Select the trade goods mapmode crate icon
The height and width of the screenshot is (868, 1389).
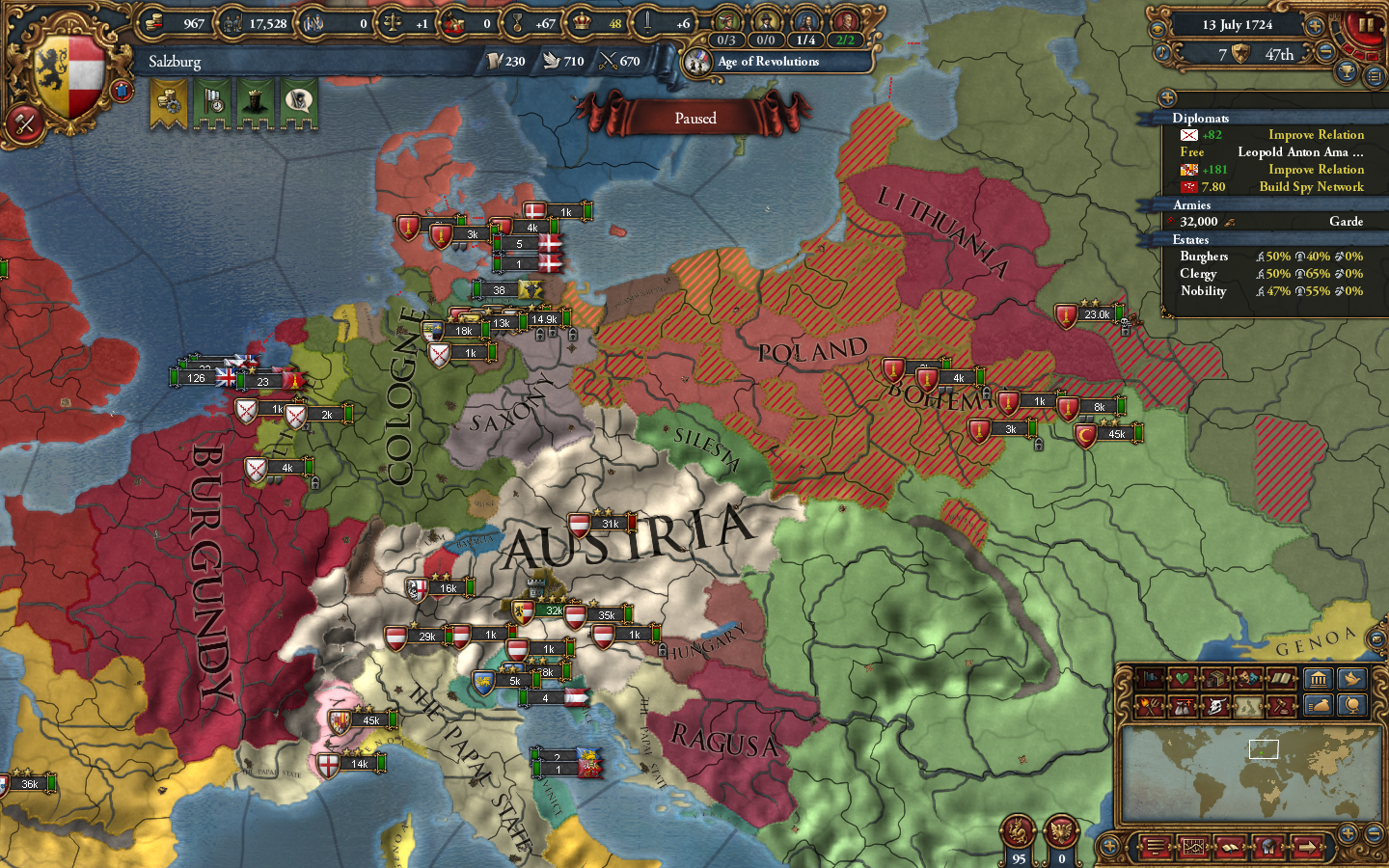(1215, 680)
